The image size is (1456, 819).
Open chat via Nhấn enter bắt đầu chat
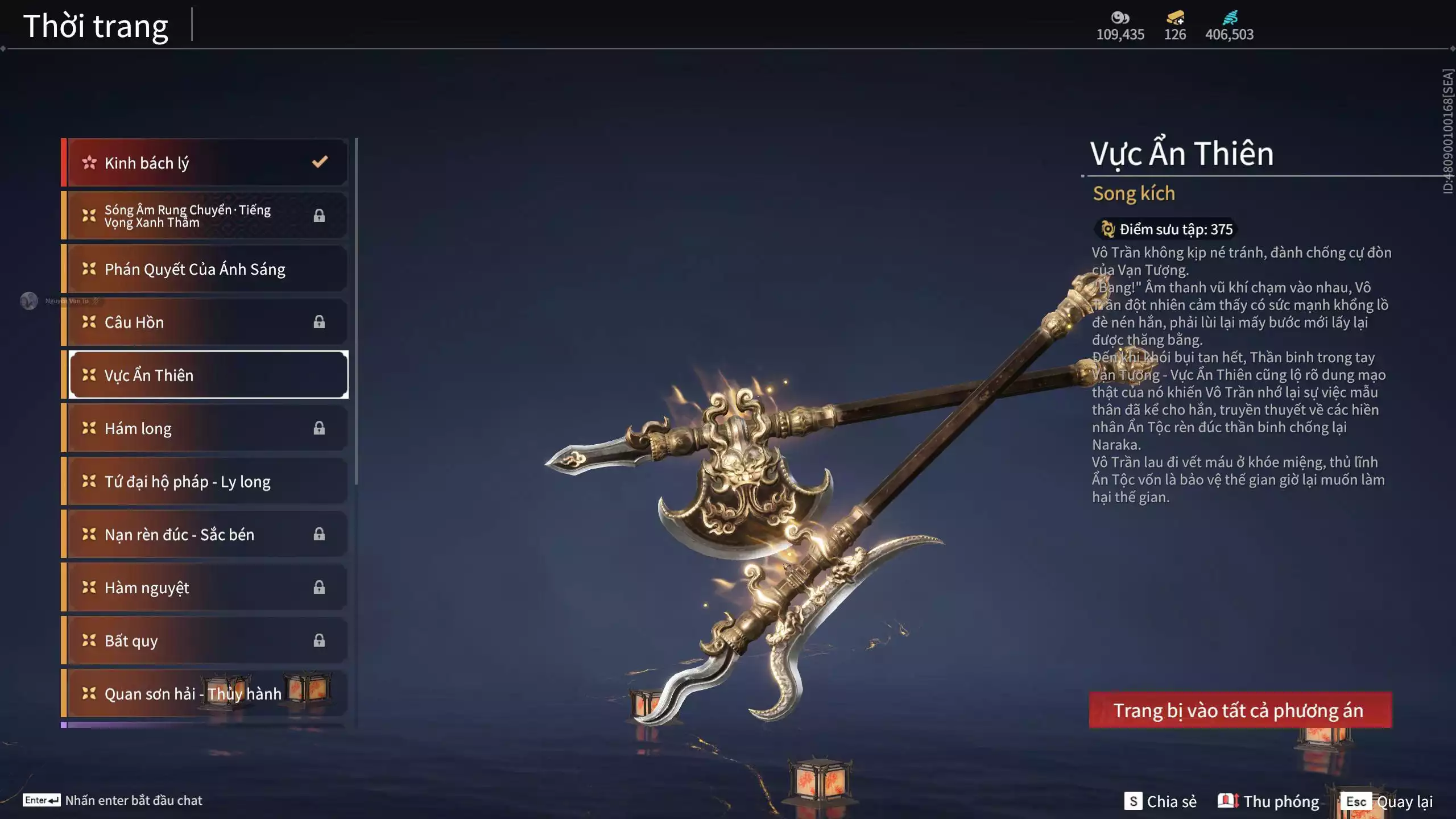point(113,800)
